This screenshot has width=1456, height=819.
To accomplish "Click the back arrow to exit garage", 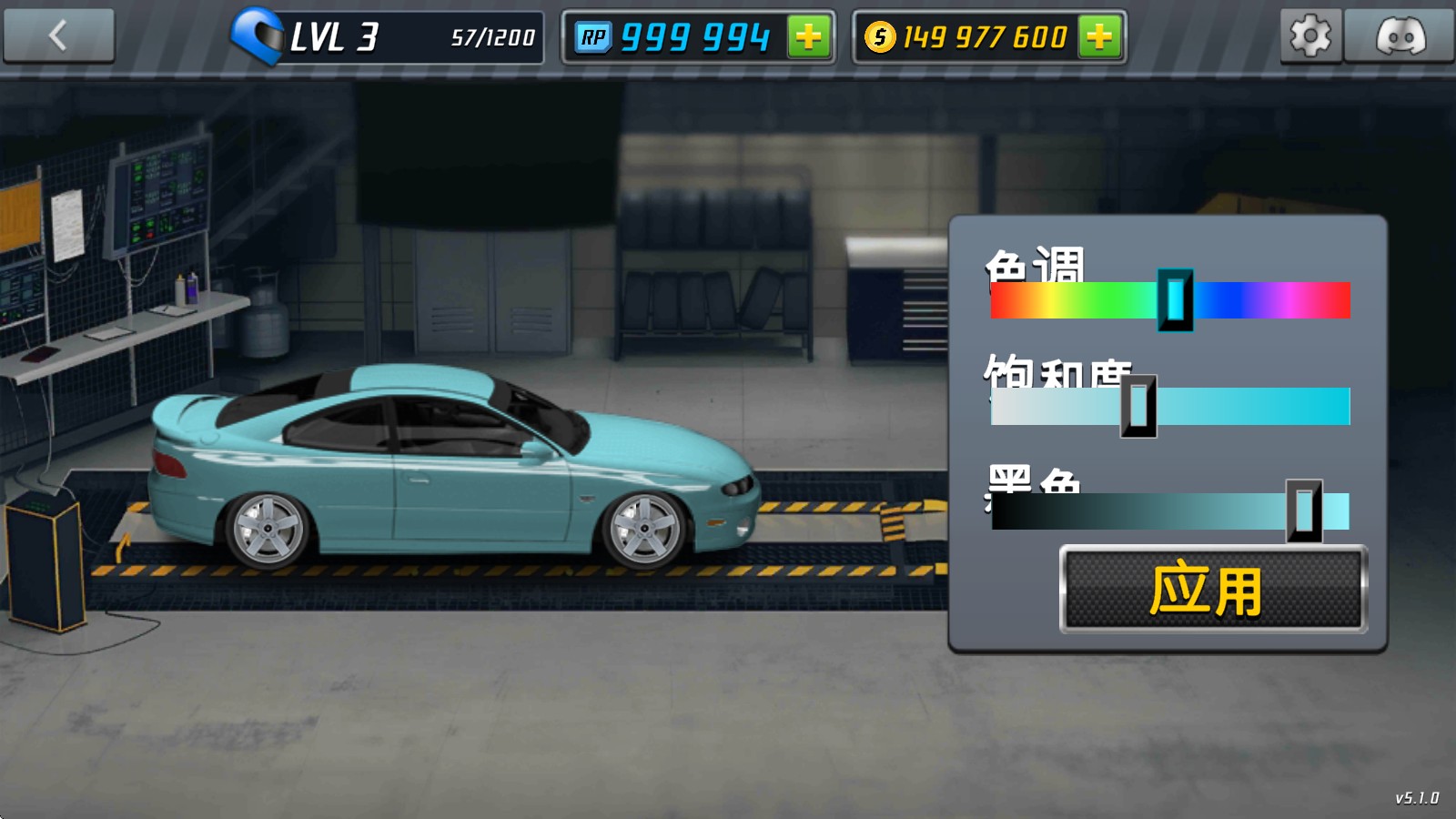I will [58, 35].
